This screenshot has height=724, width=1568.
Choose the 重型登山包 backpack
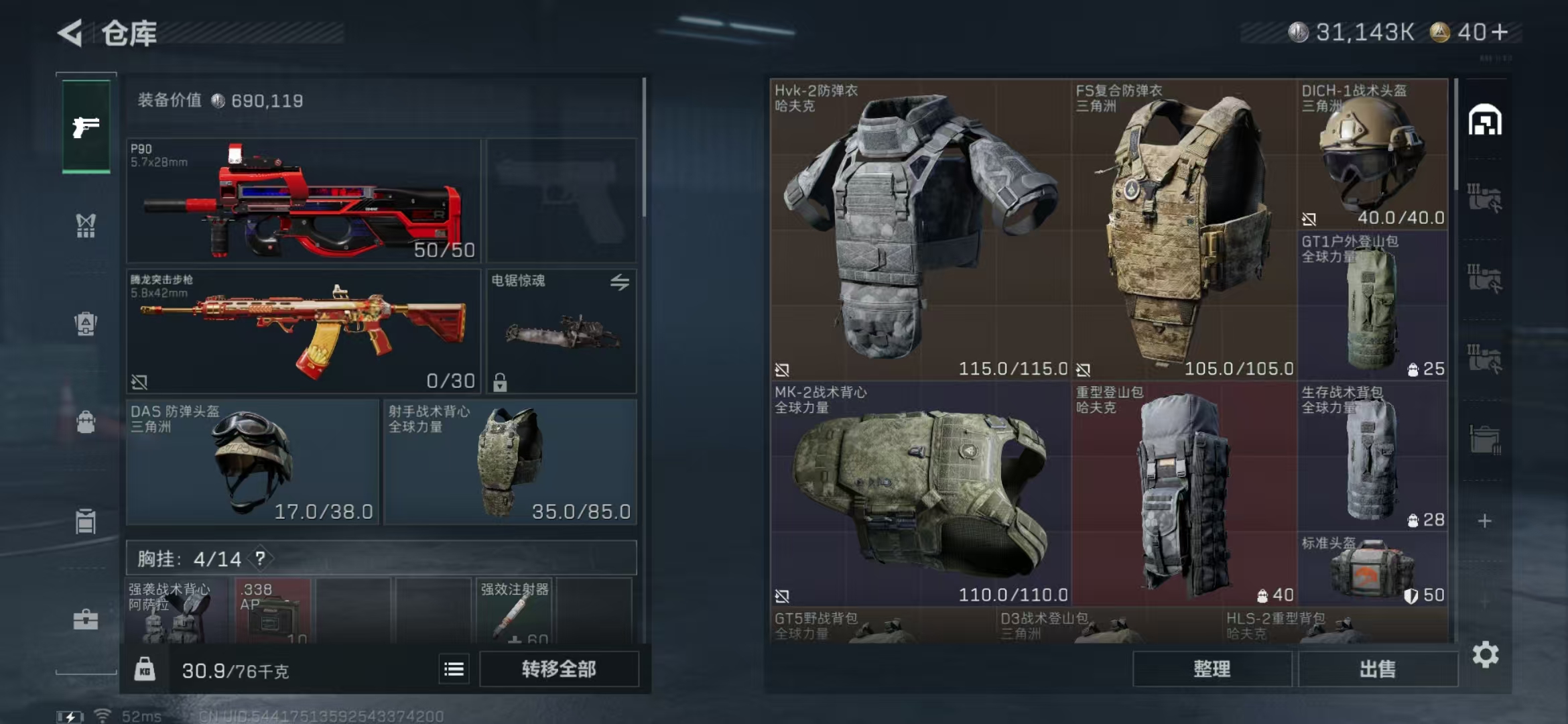click(1184, 494)
